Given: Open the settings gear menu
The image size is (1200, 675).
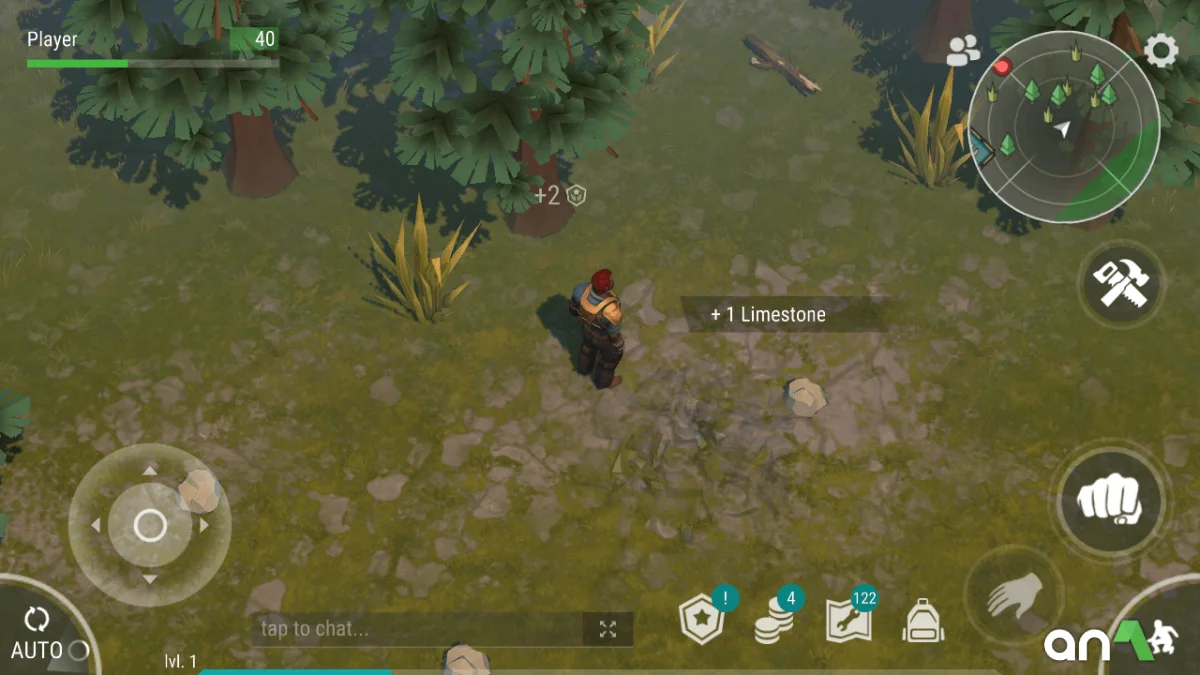Looking at the screenshot, I should [x=1161, y=50].
